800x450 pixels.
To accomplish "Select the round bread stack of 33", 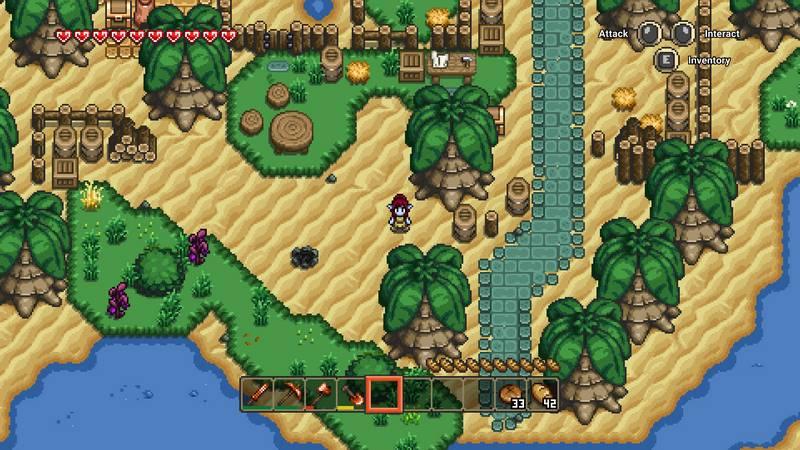I will point(512,394).
